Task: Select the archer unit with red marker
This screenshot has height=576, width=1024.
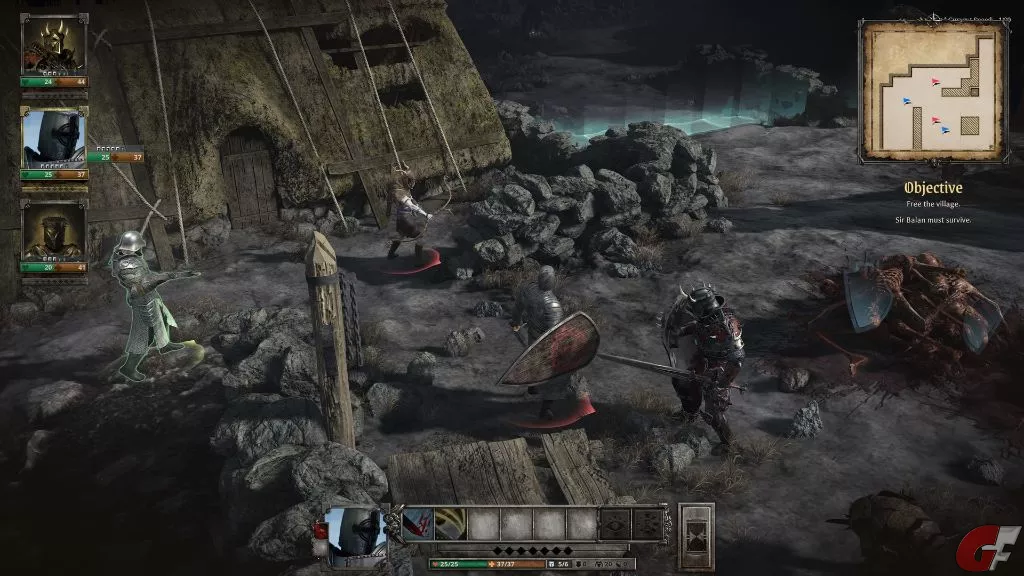Action: [408, 215]
